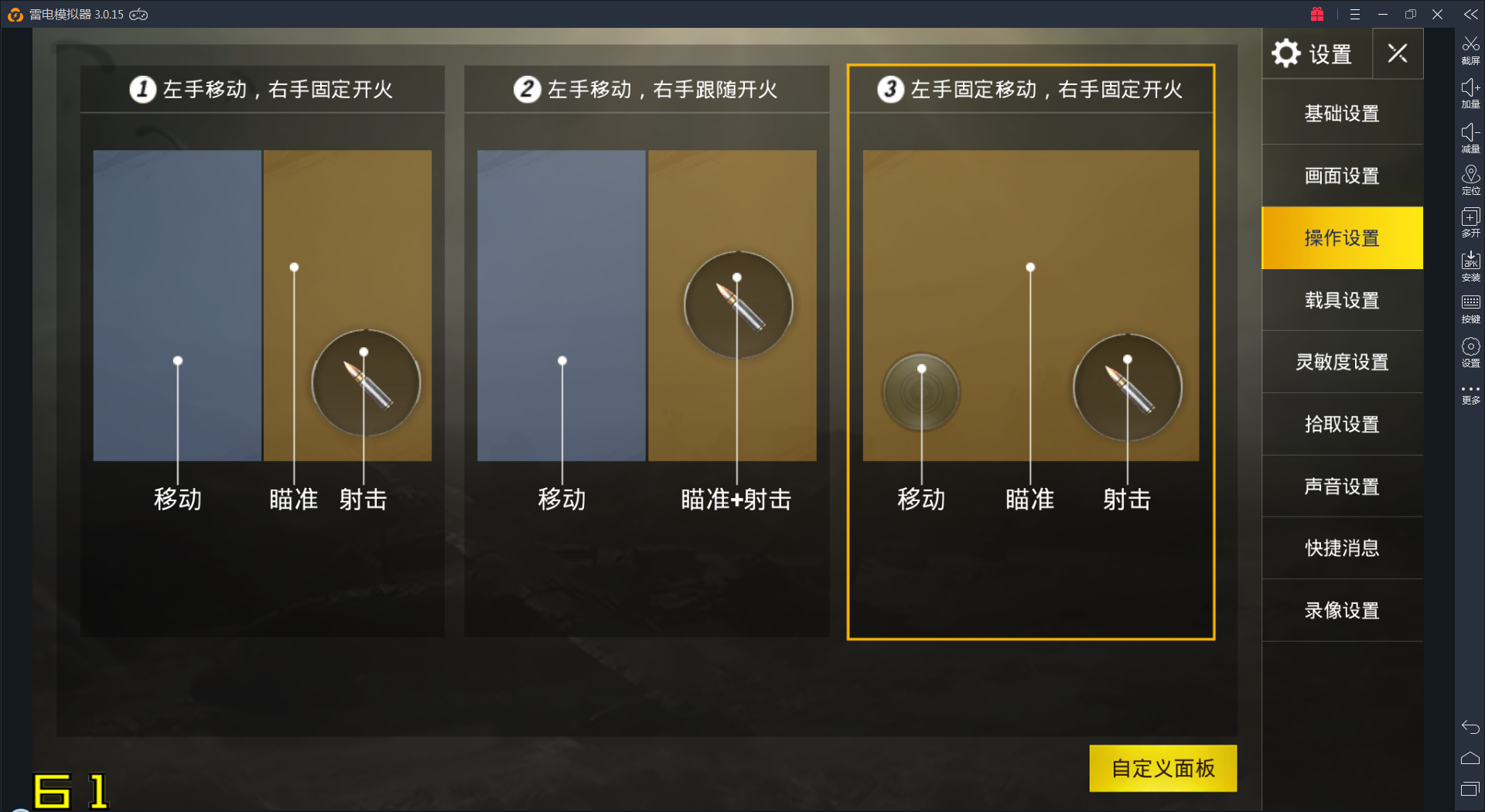Viewport: 1485px width, 812px height.
Task: Select control scheme 3: both hands fixed
Action: (x=1030, y=309)
